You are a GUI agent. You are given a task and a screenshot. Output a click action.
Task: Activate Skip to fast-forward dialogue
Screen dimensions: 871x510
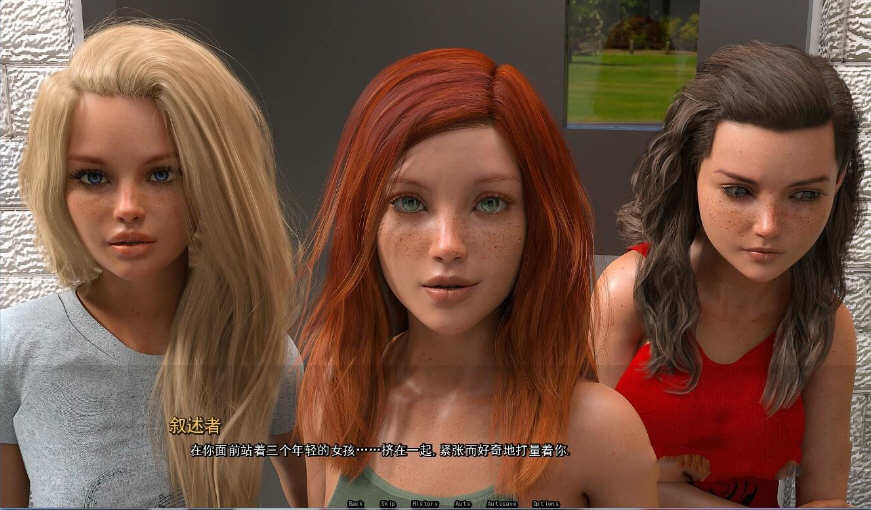pyautogui.click(x=387, y=504)
